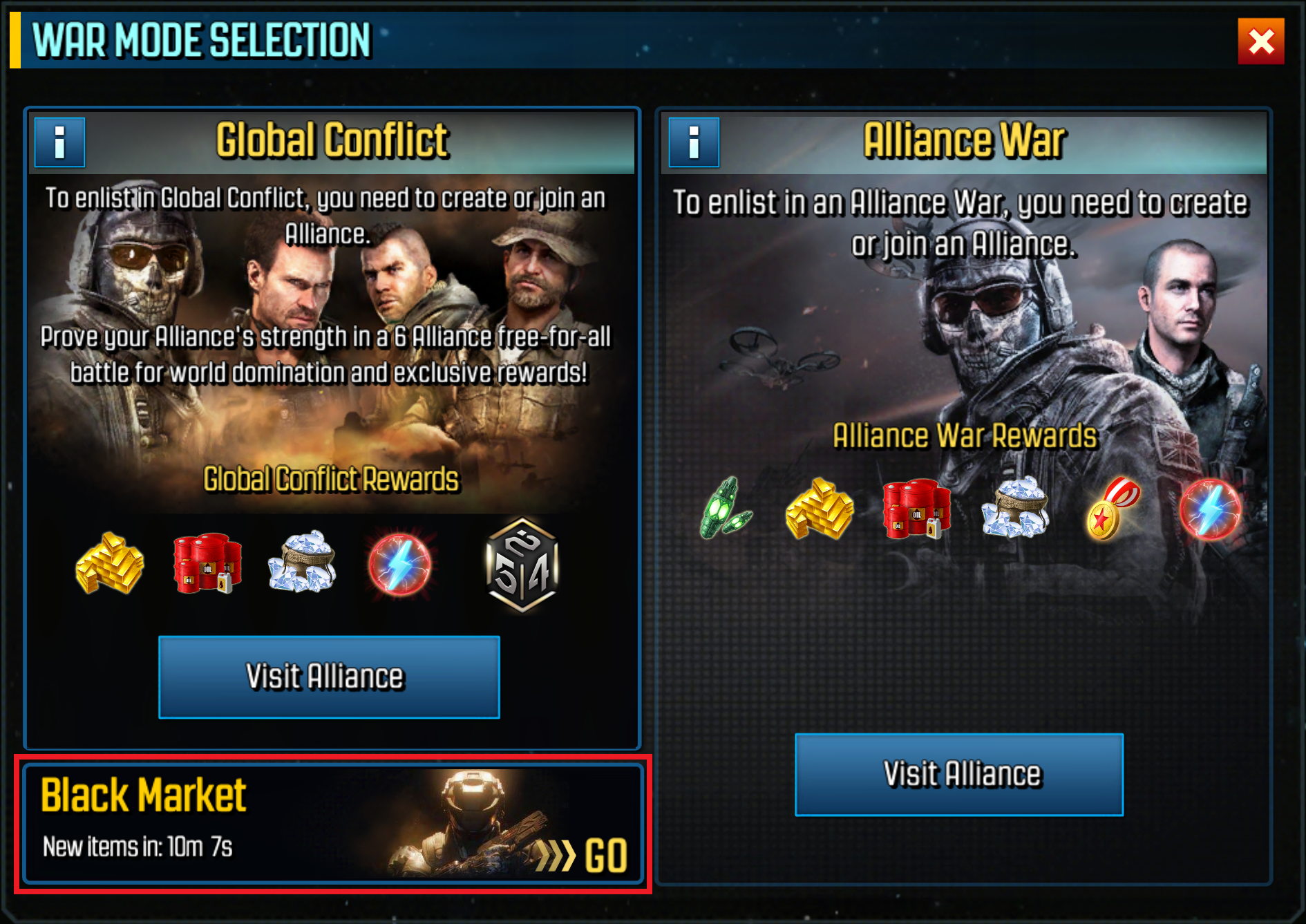This screenshot has height=924, width=1306.
Task: Select diamonds sack in Alliance War Rewards
Action: 1014,508
